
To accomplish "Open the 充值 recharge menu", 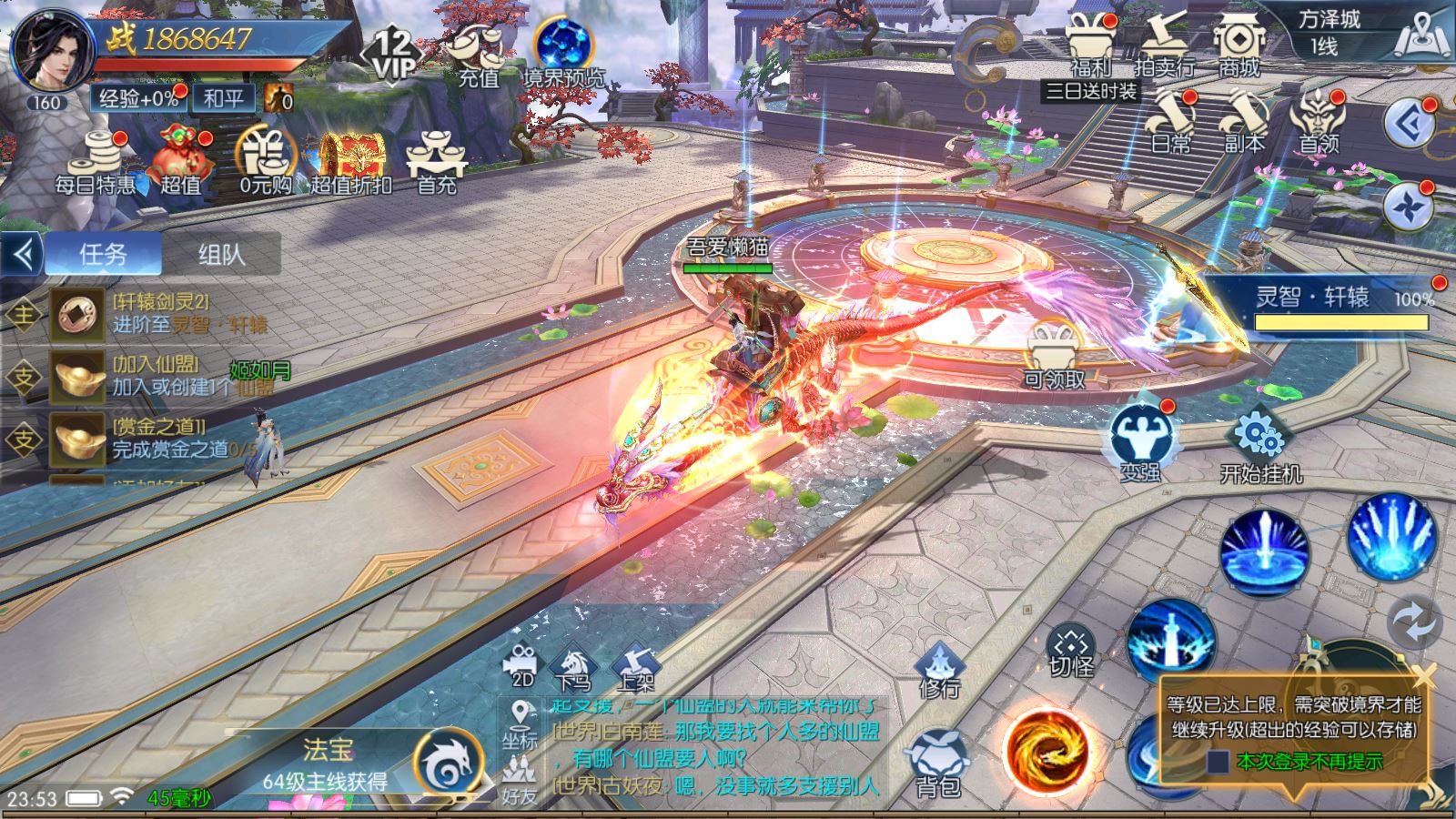I will 479,53.
